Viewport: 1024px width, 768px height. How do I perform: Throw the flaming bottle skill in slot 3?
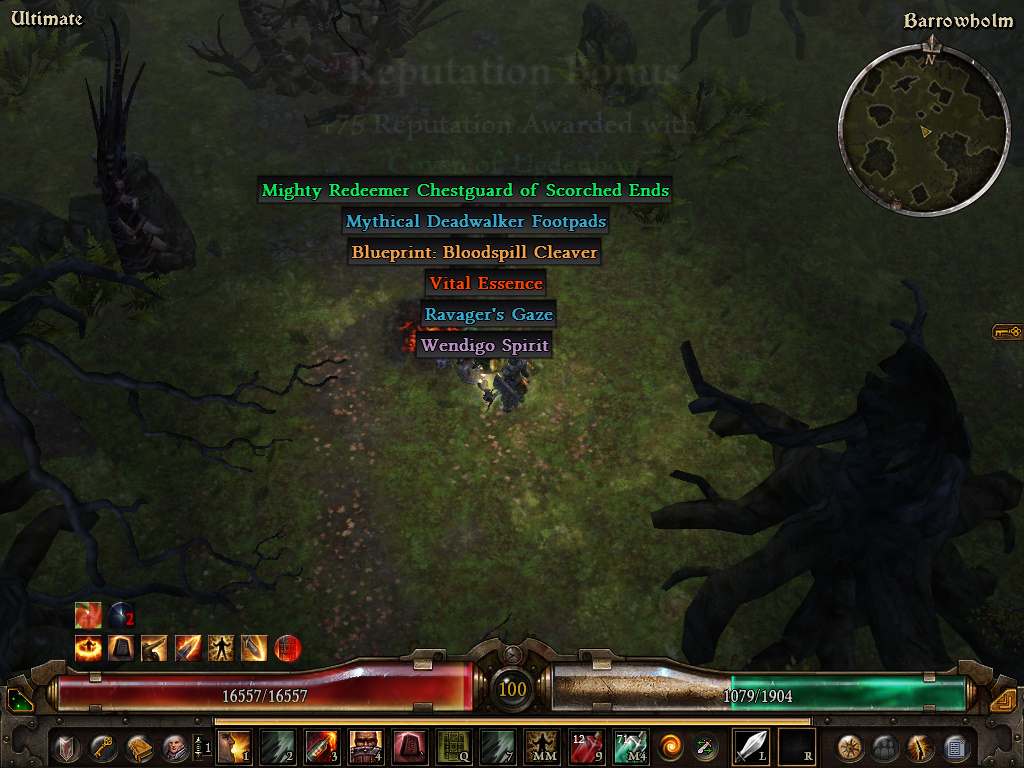[x=320, y=746]
